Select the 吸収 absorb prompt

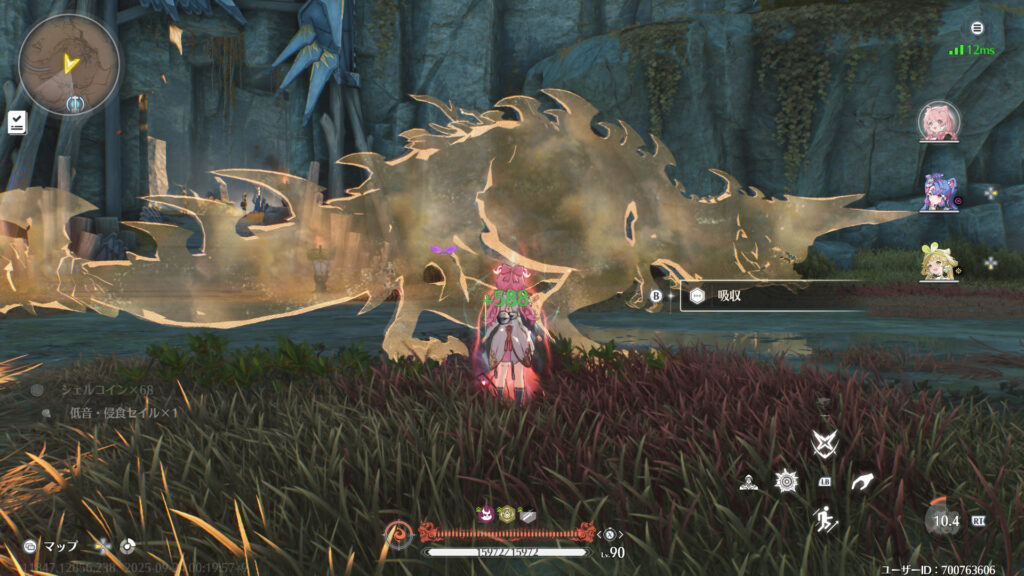coord(770,296)
